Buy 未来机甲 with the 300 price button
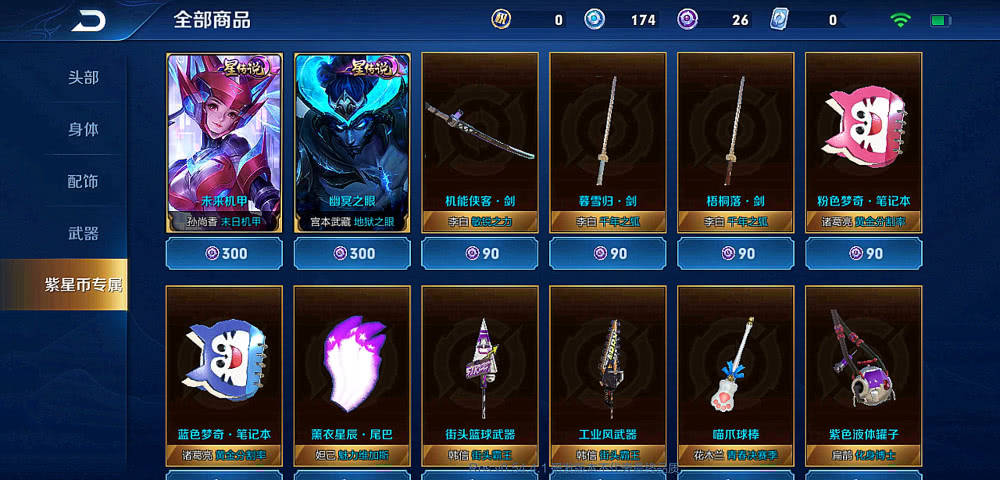The image size is (1000, 480). [x=224, y=254]
